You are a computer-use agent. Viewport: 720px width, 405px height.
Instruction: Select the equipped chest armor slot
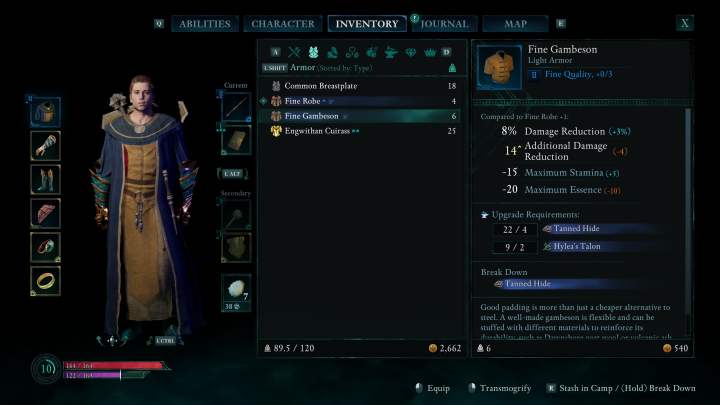(46, 111)
